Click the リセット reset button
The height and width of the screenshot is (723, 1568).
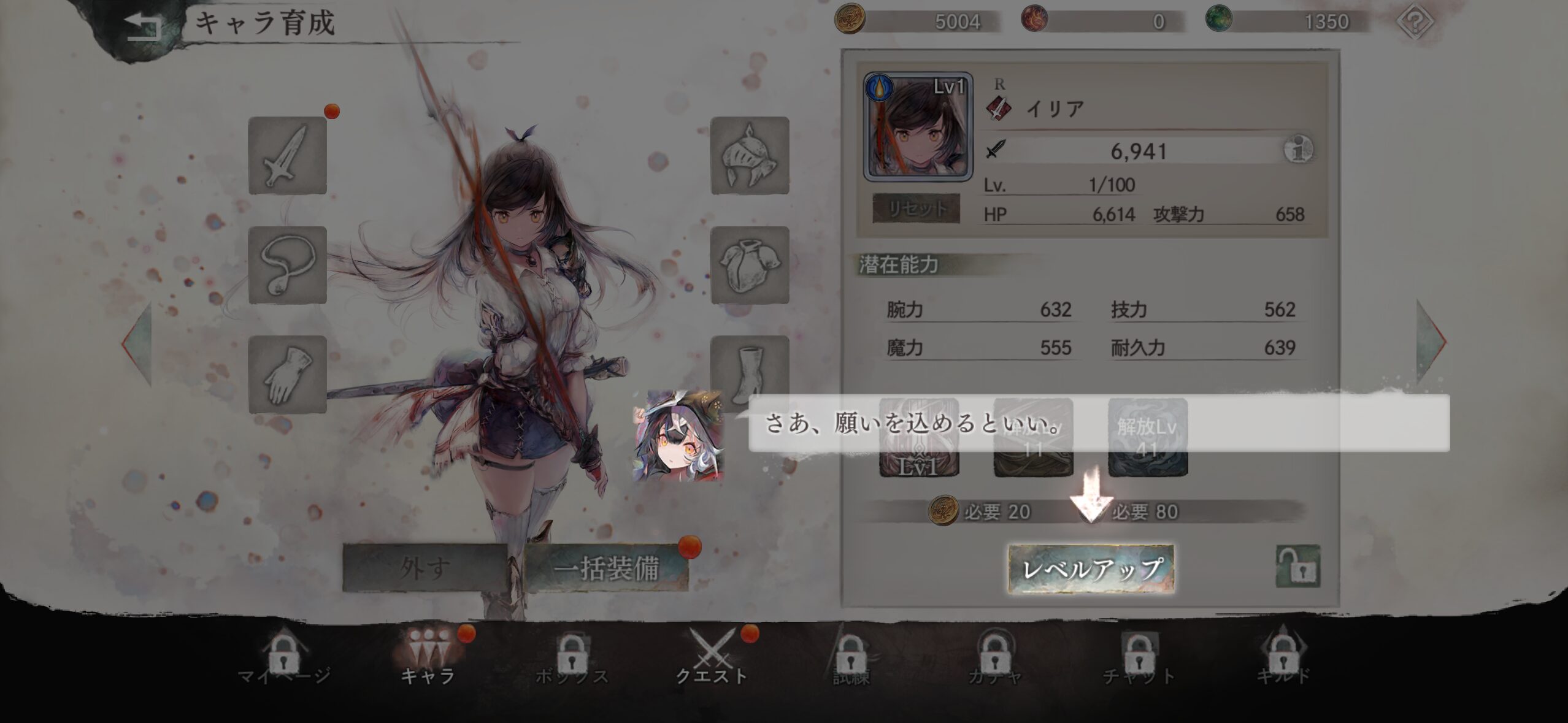tap(916, 208)
